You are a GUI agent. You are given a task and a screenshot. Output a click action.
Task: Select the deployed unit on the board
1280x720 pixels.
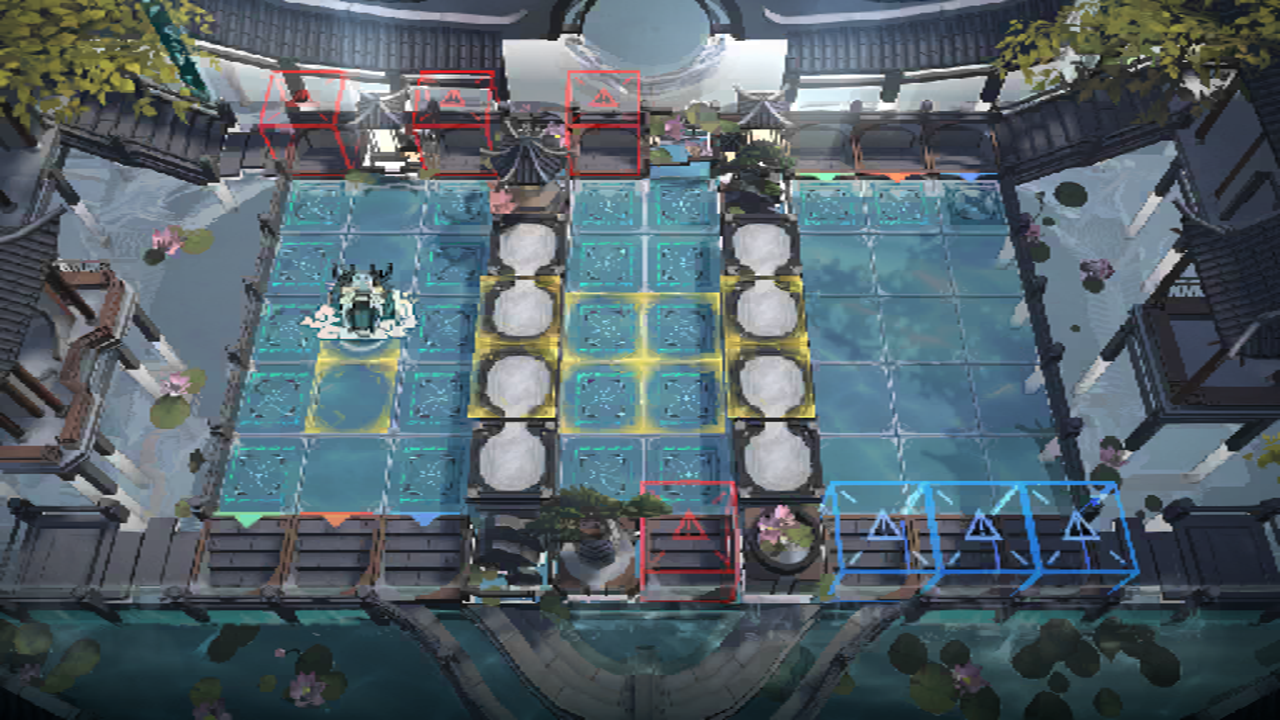tap(360, 303)
